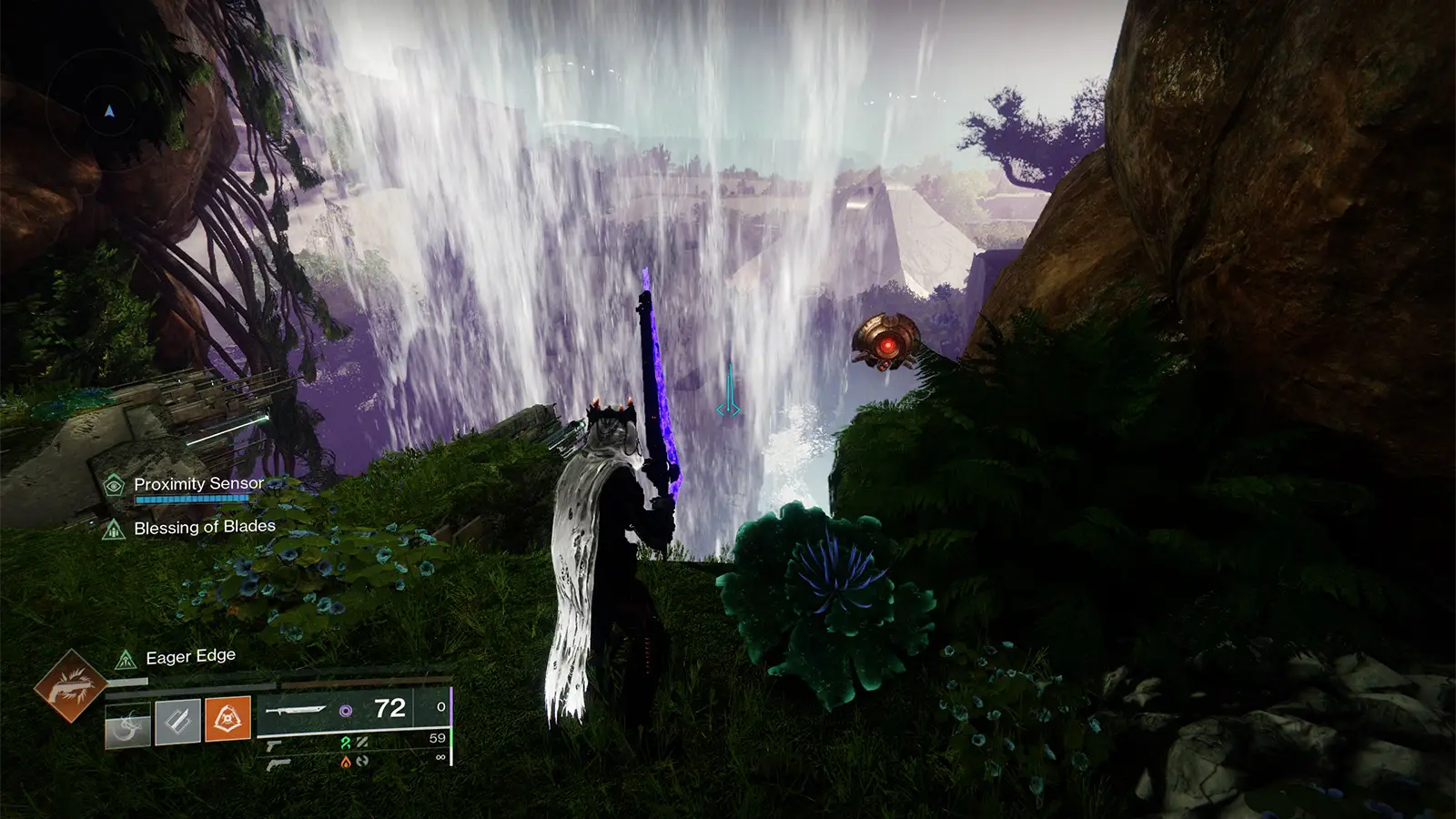Image resolution: width=1456 pixels, height=819 pixels.
Task: Click the Proximity Sensor blue progress bar
Action: point(192,500)
